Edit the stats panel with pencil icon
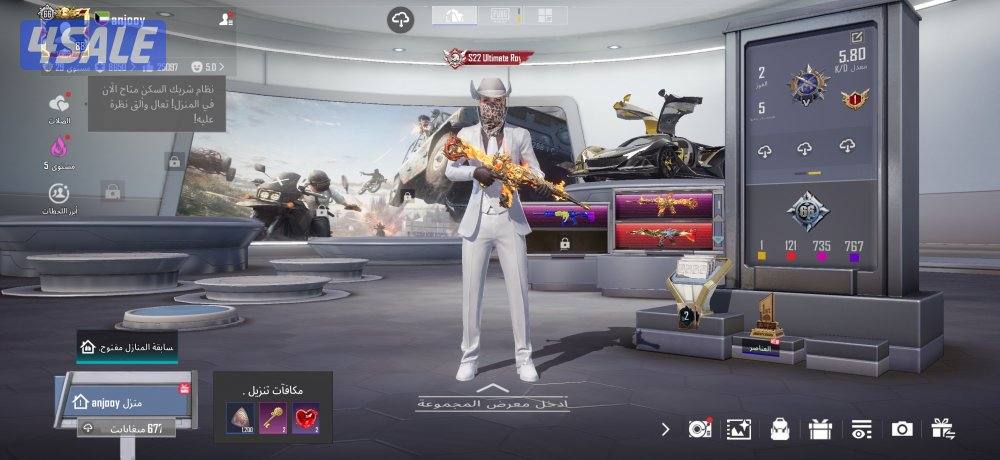Viewport: 1000px width, 460px height. point(856,38)
